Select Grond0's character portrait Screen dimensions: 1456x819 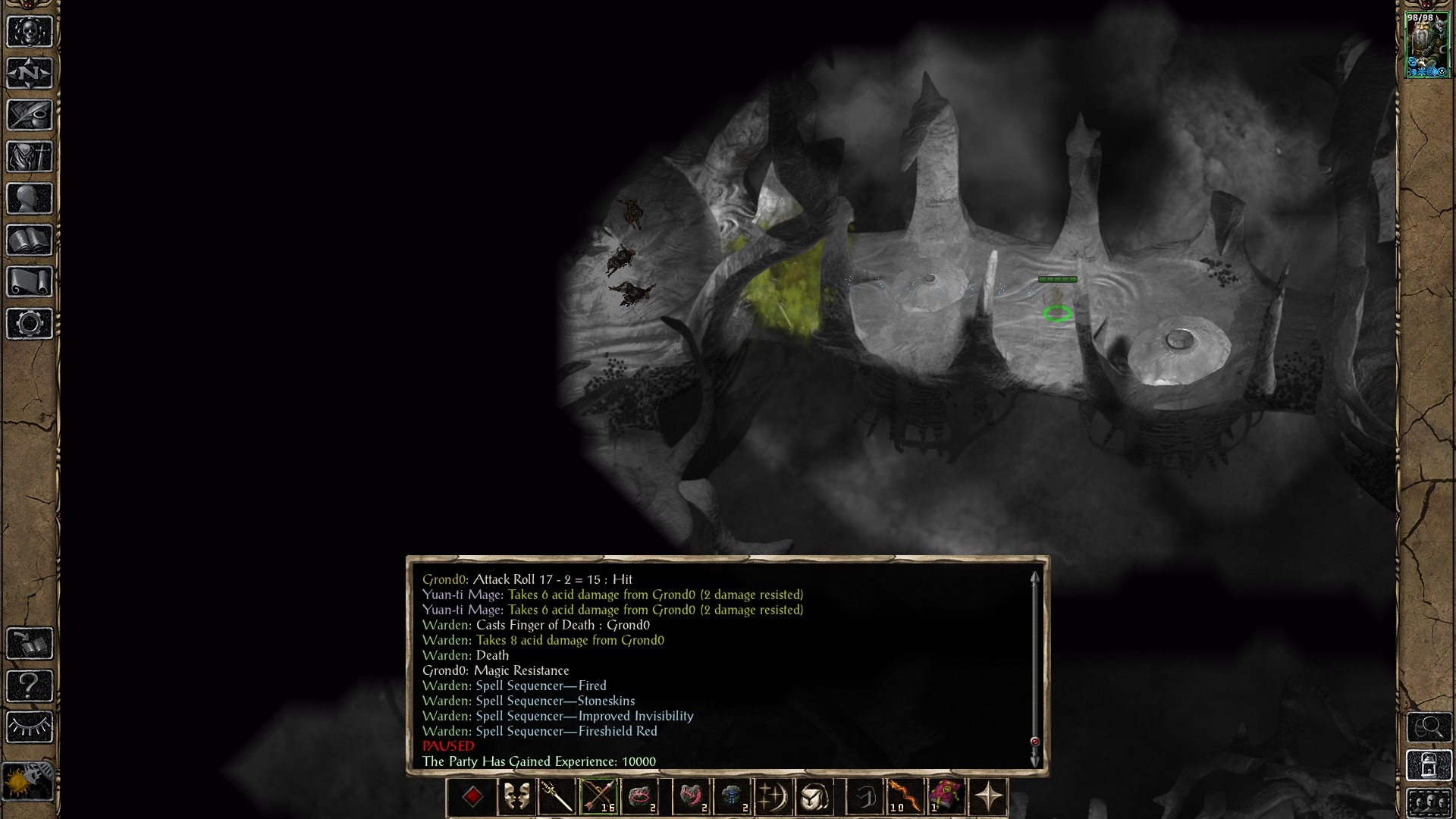1427,45
